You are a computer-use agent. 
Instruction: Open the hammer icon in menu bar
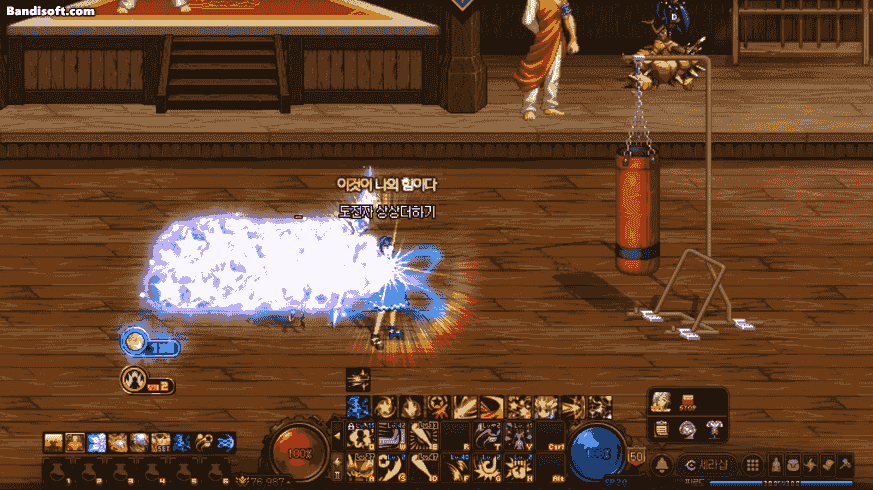coord(845,465)
